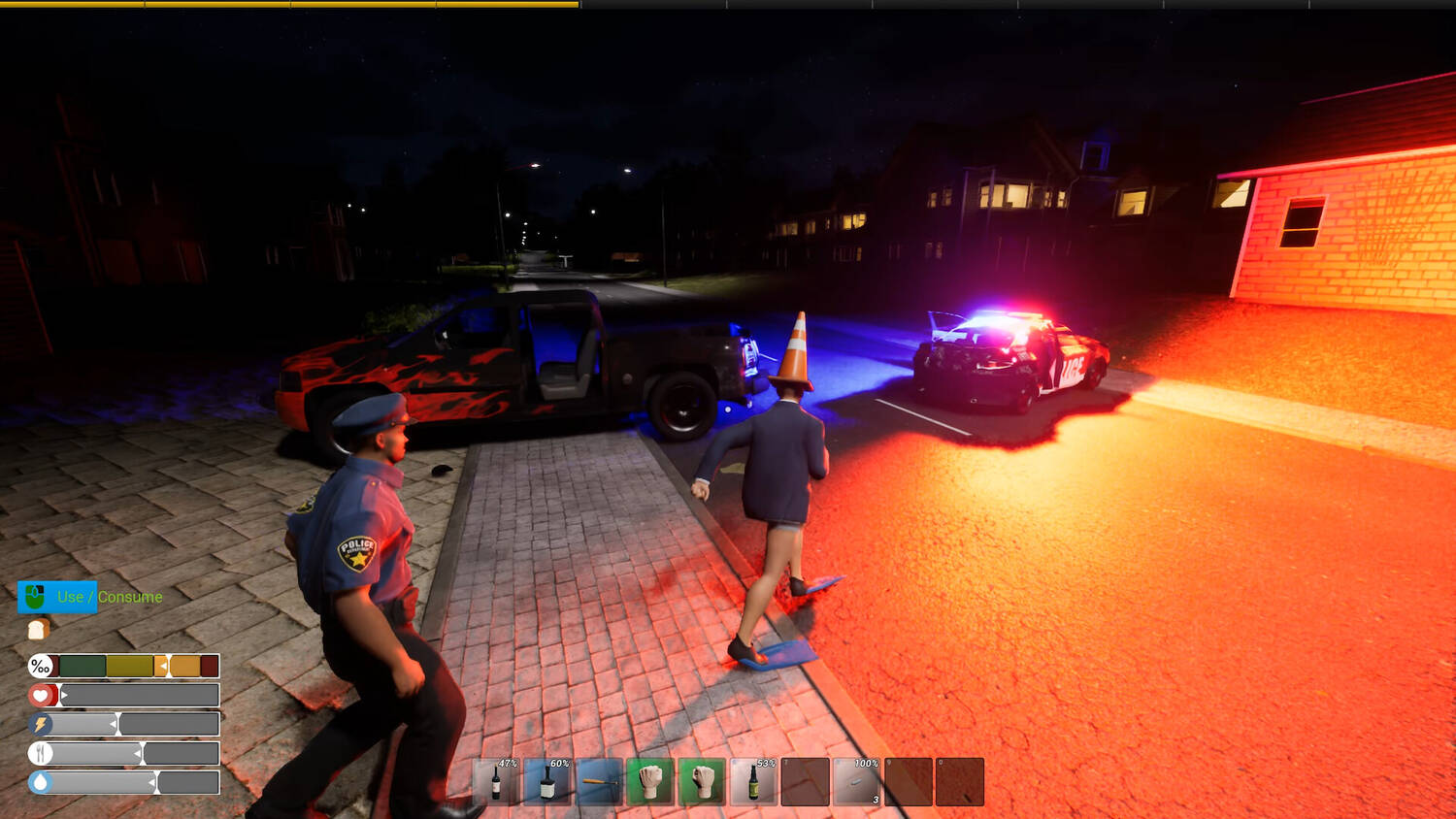The width and height of the screenshot is (1456, 819).
Task: Select the 47% wine bottle hotbar slot
Action: [x=496, y=782]
